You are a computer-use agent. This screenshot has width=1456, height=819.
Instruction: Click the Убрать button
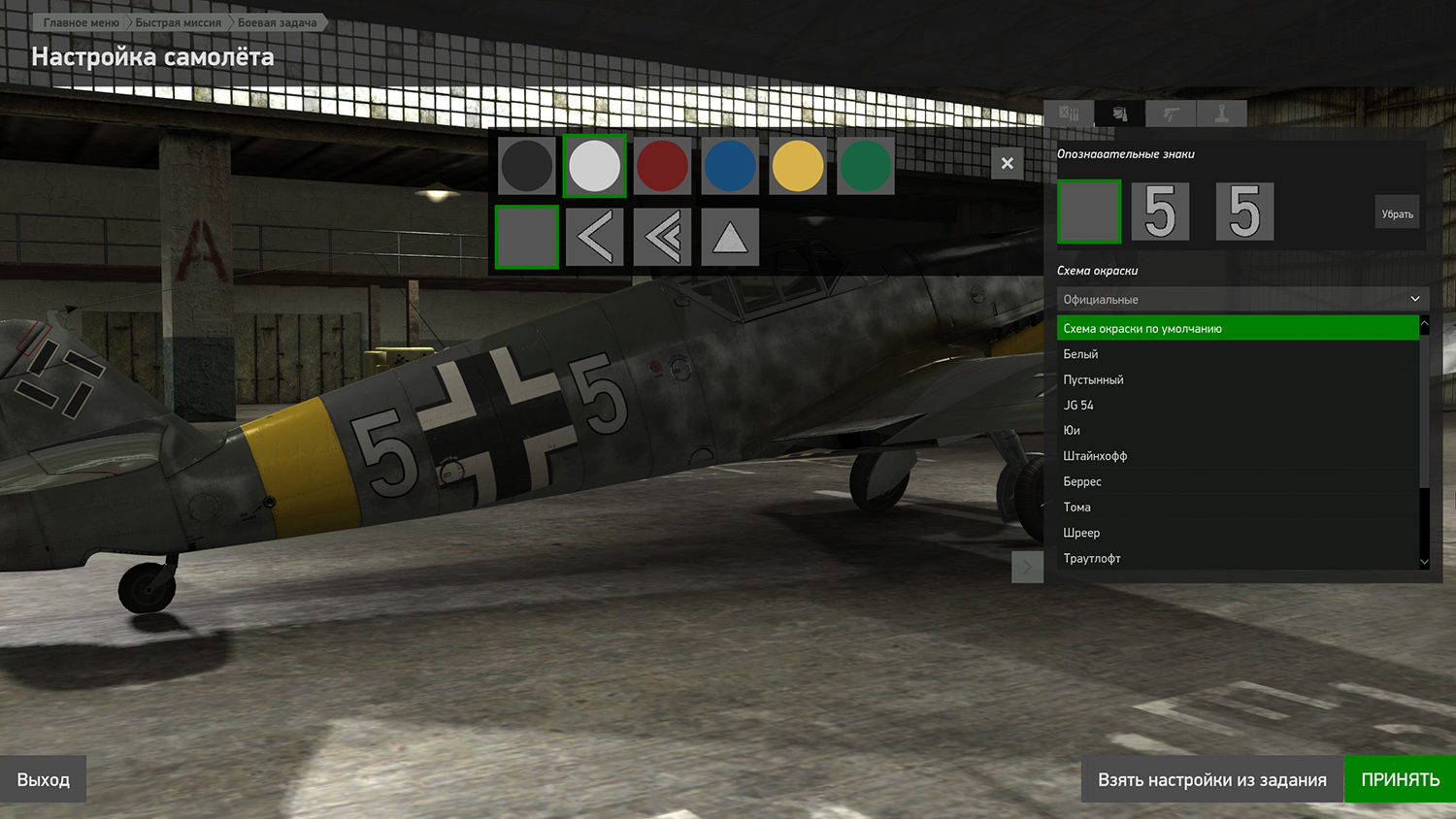(x=1397, y=213)
